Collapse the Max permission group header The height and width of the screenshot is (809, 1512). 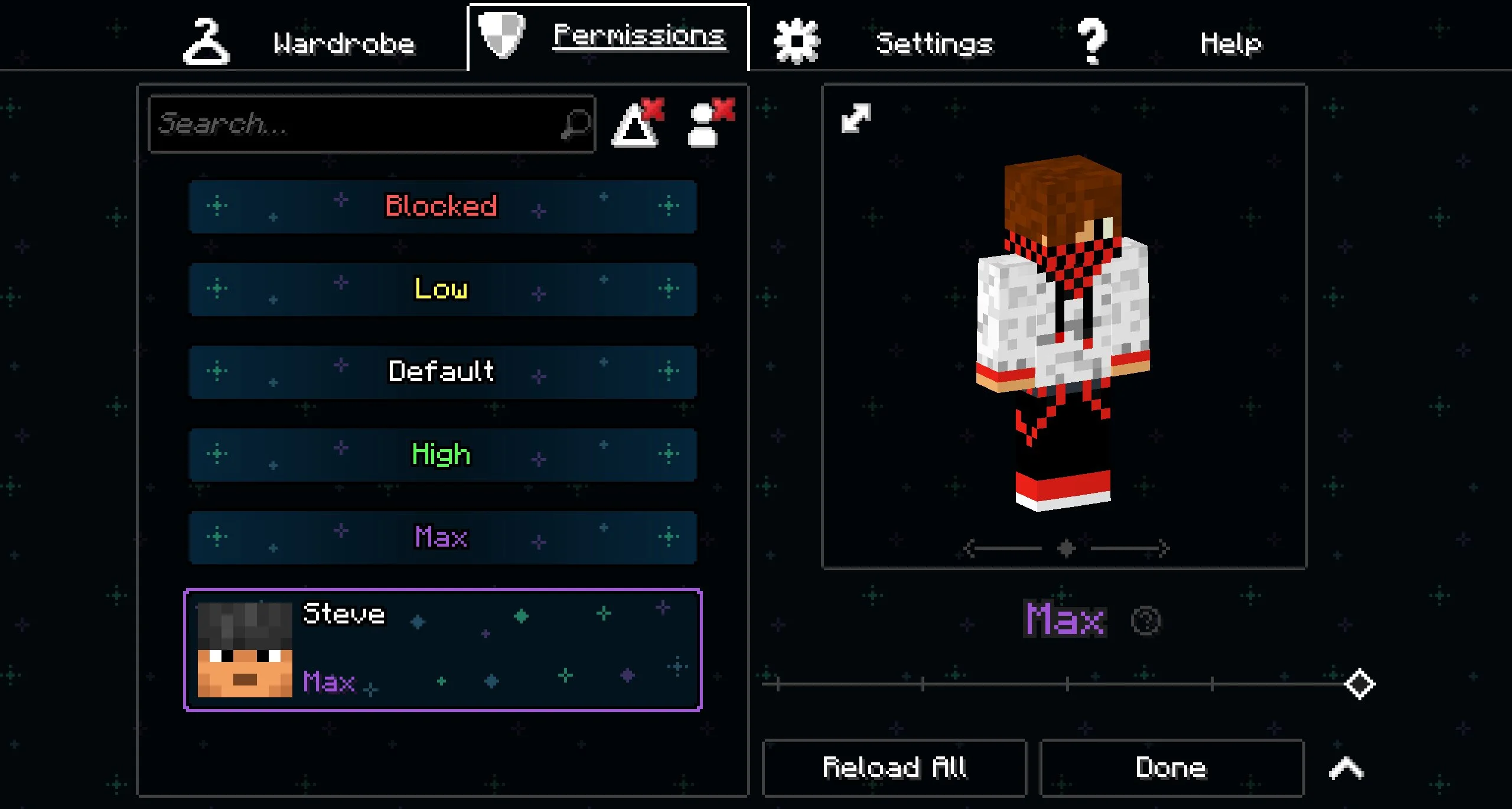point(442,537)
